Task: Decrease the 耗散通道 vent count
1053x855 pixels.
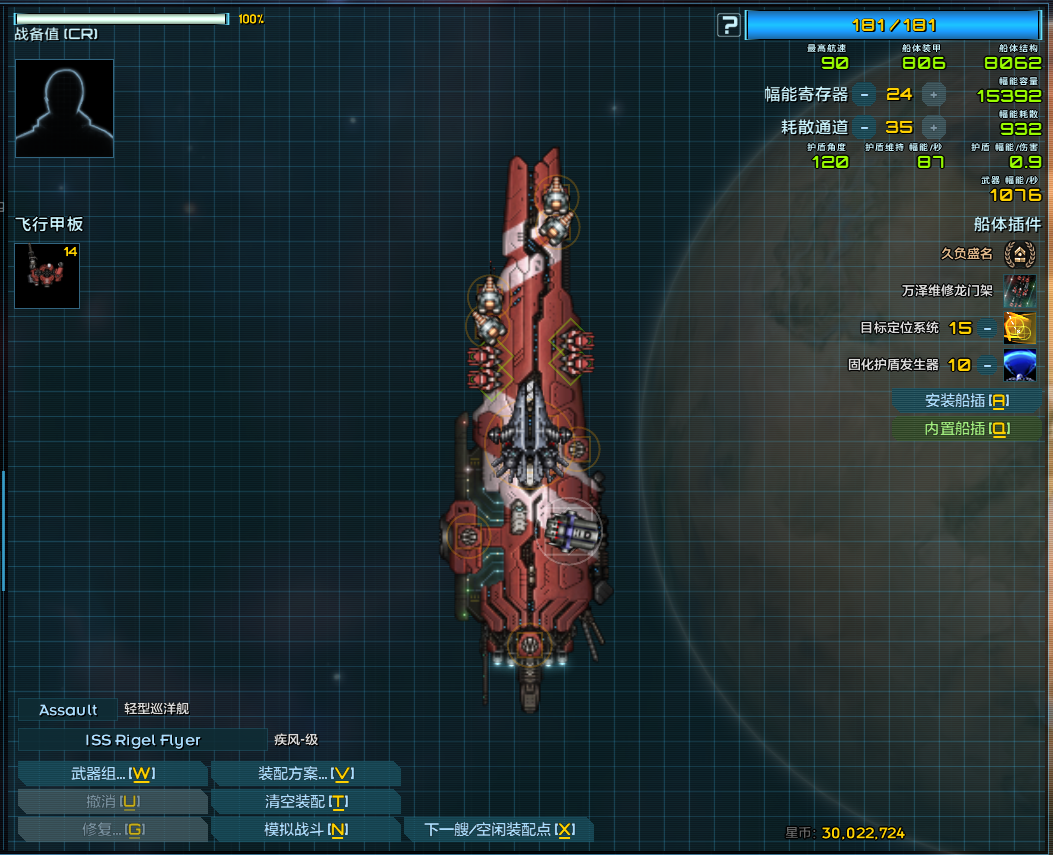Action: pos(865,127)
